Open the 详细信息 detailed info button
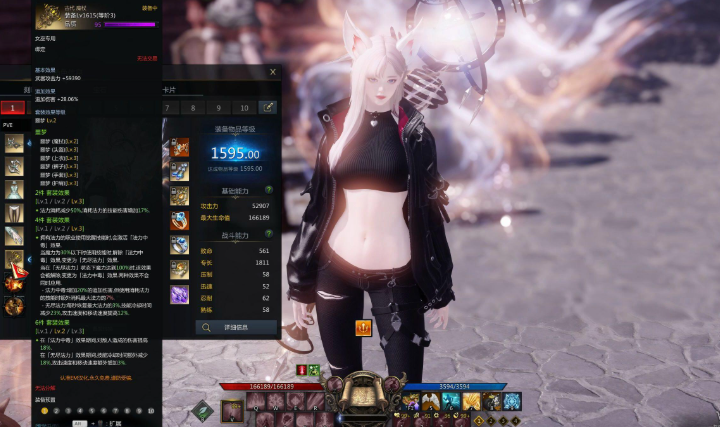This screenshot has width=720, height=427. (x=236, y=326)
